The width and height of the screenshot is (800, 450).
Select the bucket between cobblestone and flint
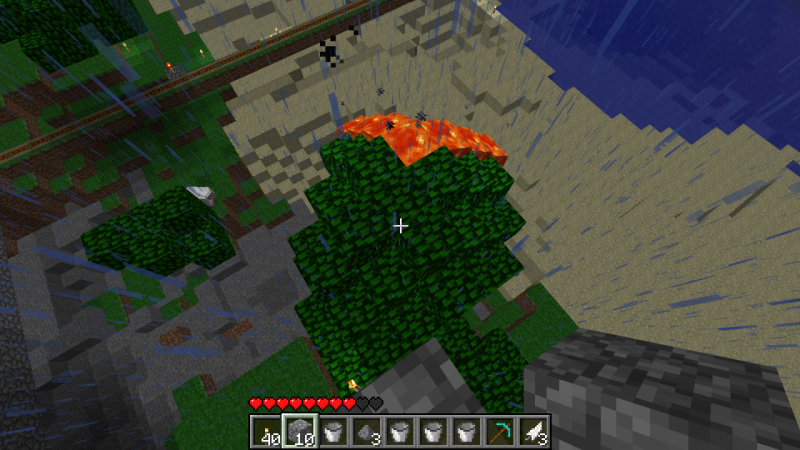[333, 431]
